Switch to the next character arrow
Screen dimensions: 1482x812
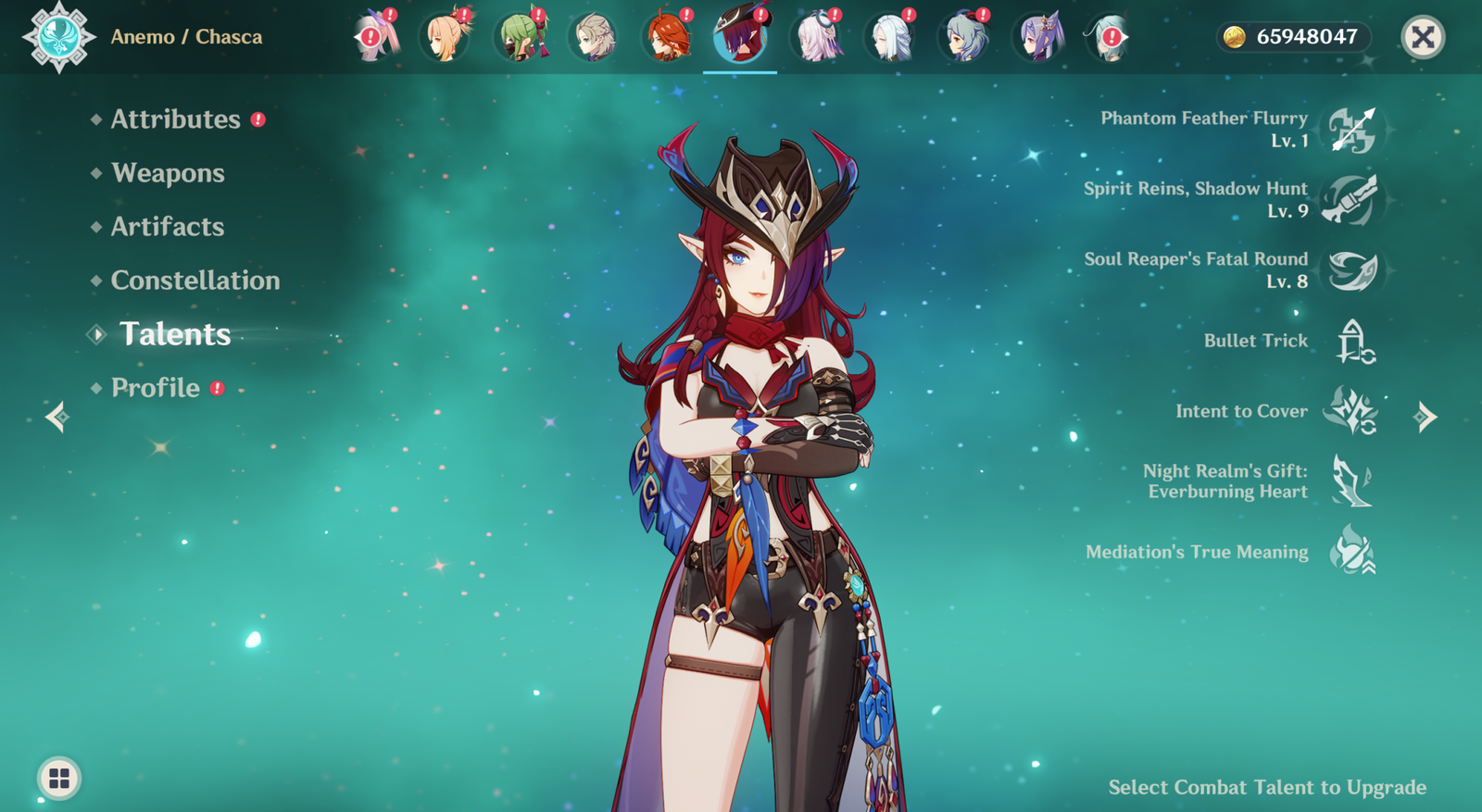(x=1425, y=418)
